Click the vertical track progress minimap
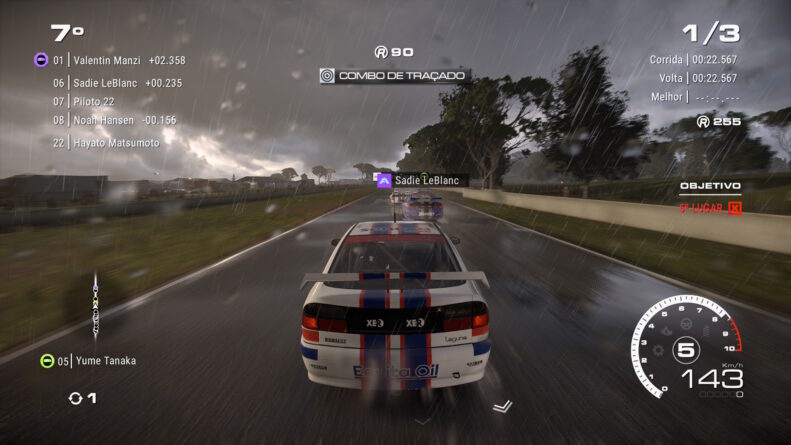The height and width of the screenshot is (445, 791). 96,304
